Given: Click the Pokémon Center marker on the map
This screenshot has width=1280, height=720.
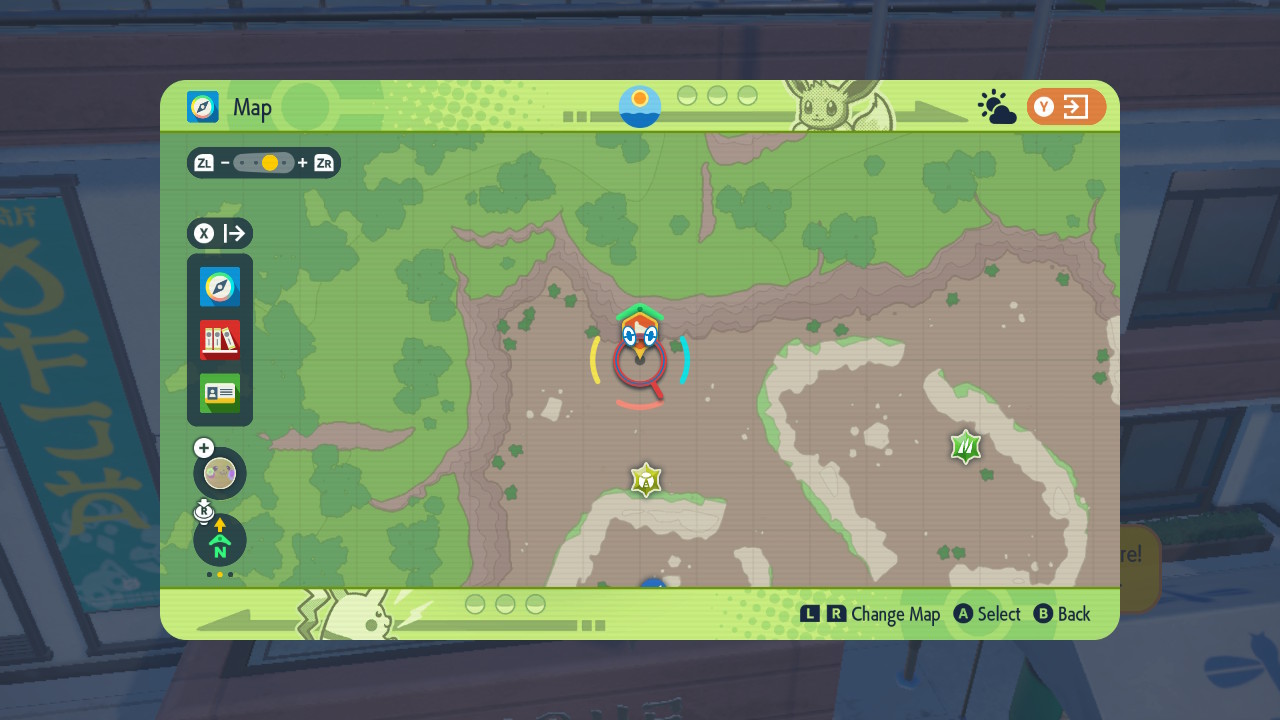Looking at the screenshot, I should click(x=640, y=325).
